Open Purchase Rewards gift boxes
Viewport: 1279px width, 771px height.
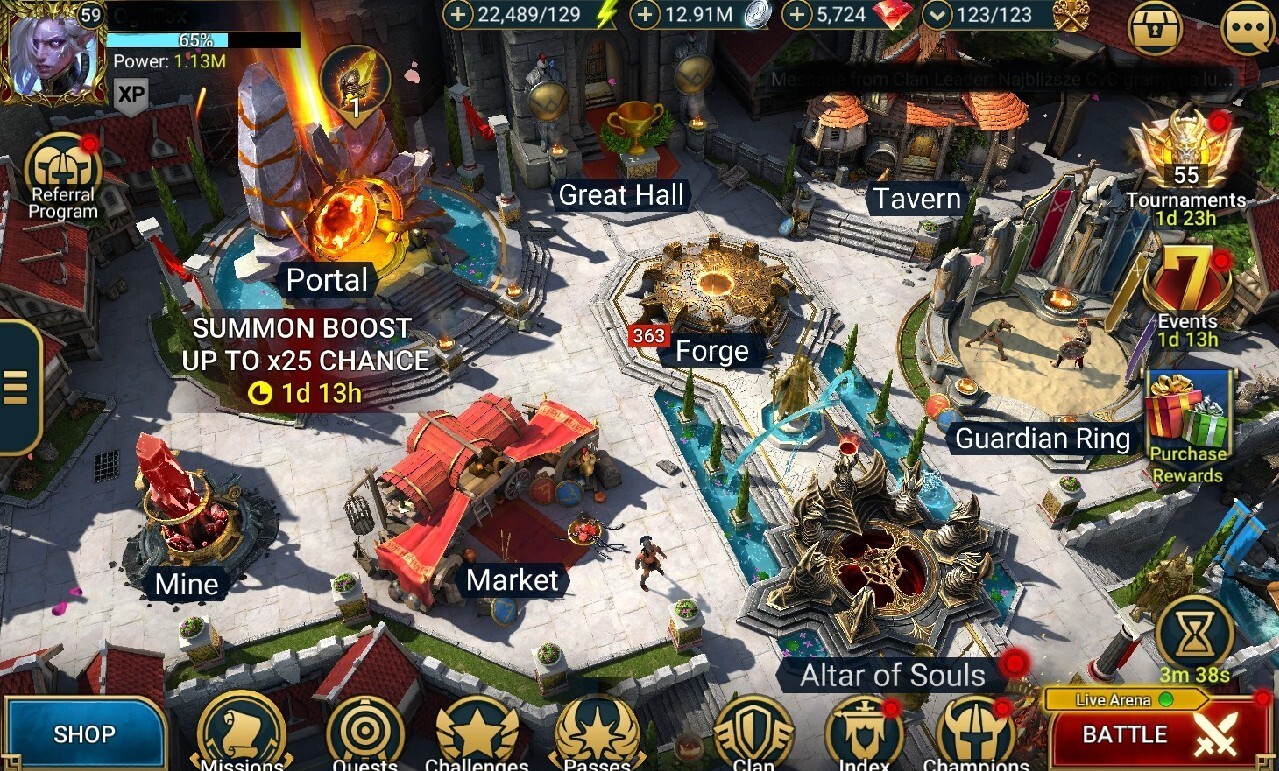tap(1188, 420)
